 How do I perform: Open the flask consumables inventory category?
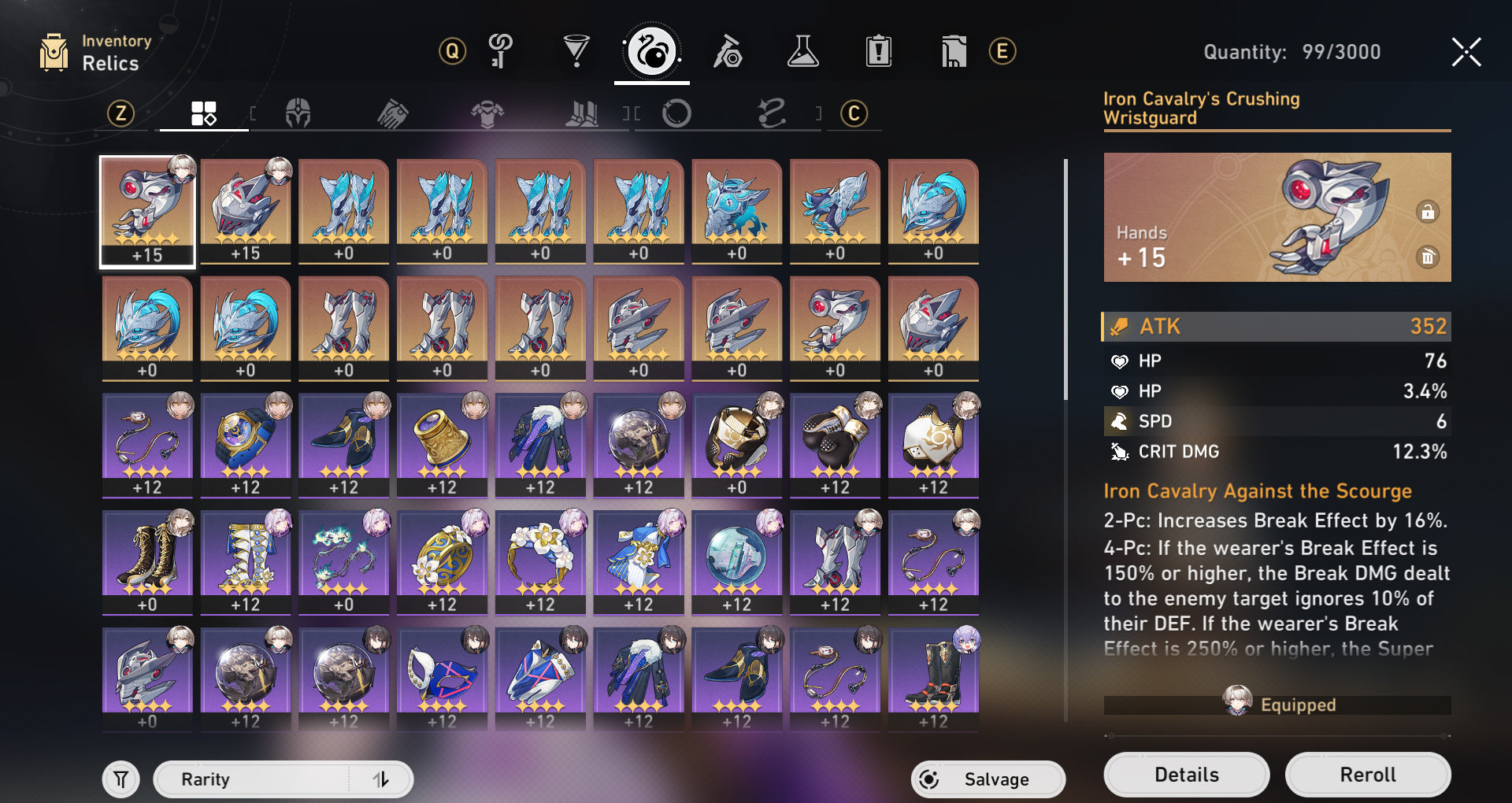click(802, 52)
